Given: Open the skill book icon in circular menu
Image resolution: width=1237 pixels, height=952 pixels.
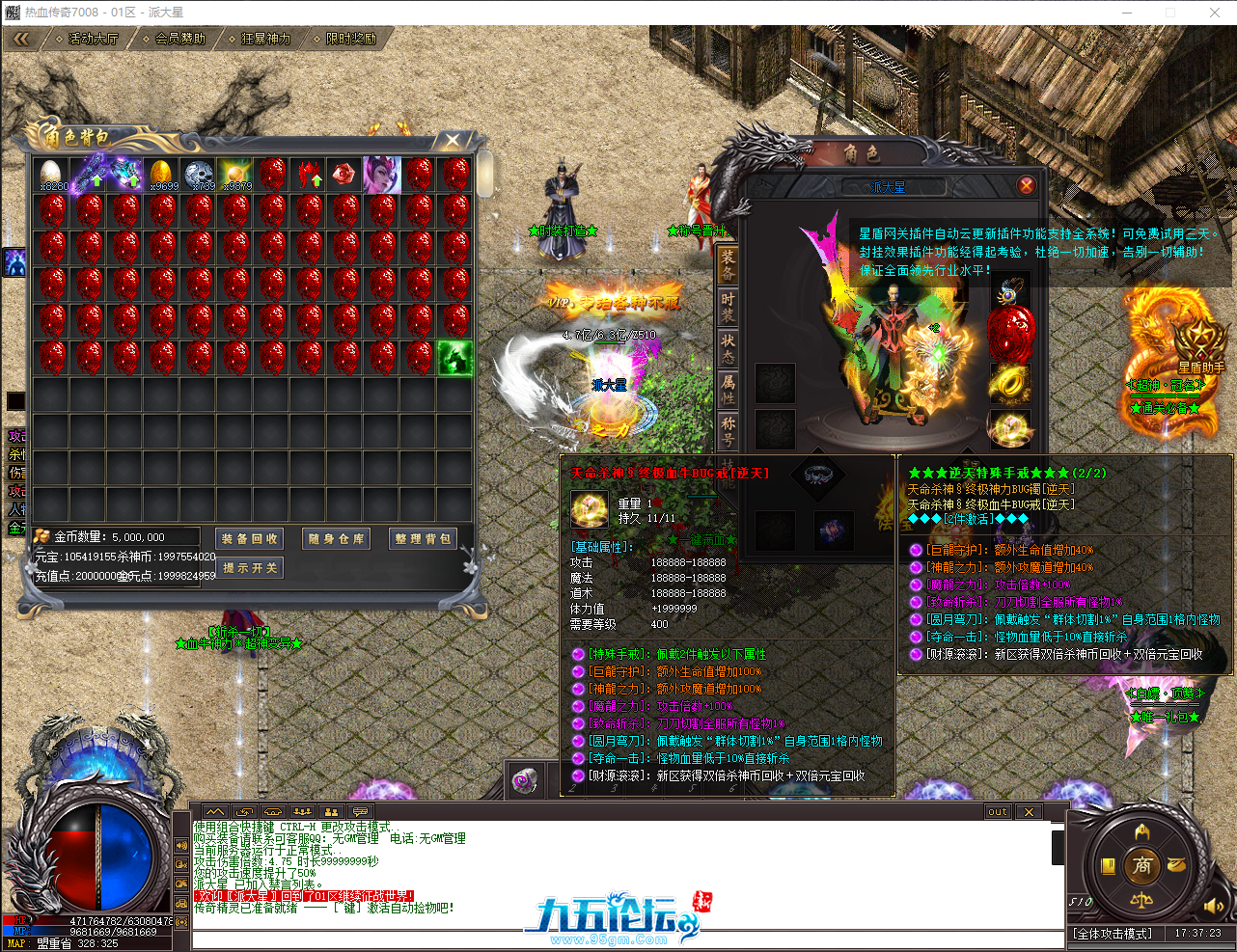Looking at the screenshot, I should [x=1108, y=866].
